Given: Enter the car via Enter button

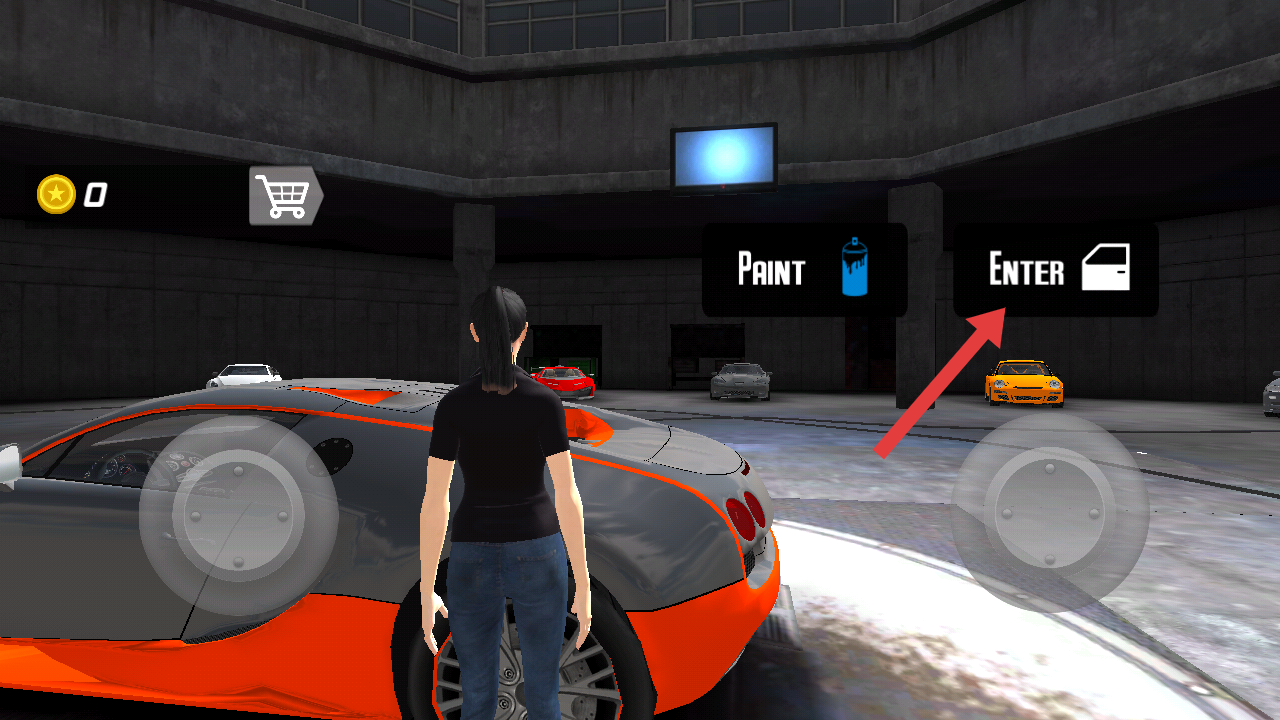Looking at the screenshot, I should [1056, 270].
